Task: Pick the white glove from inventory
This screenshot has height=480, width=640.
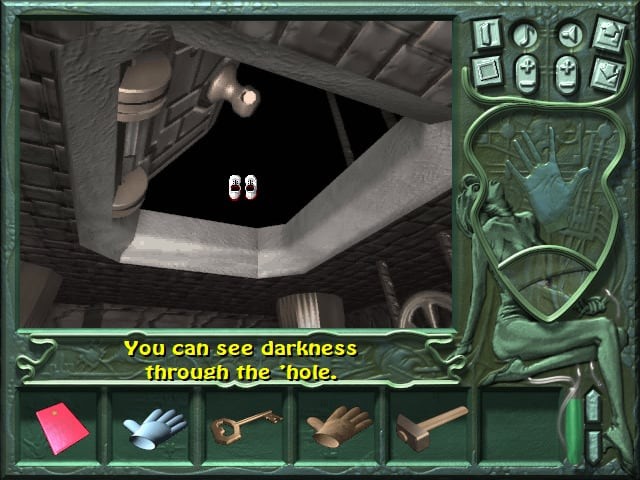Action: (x=154, y=427)
